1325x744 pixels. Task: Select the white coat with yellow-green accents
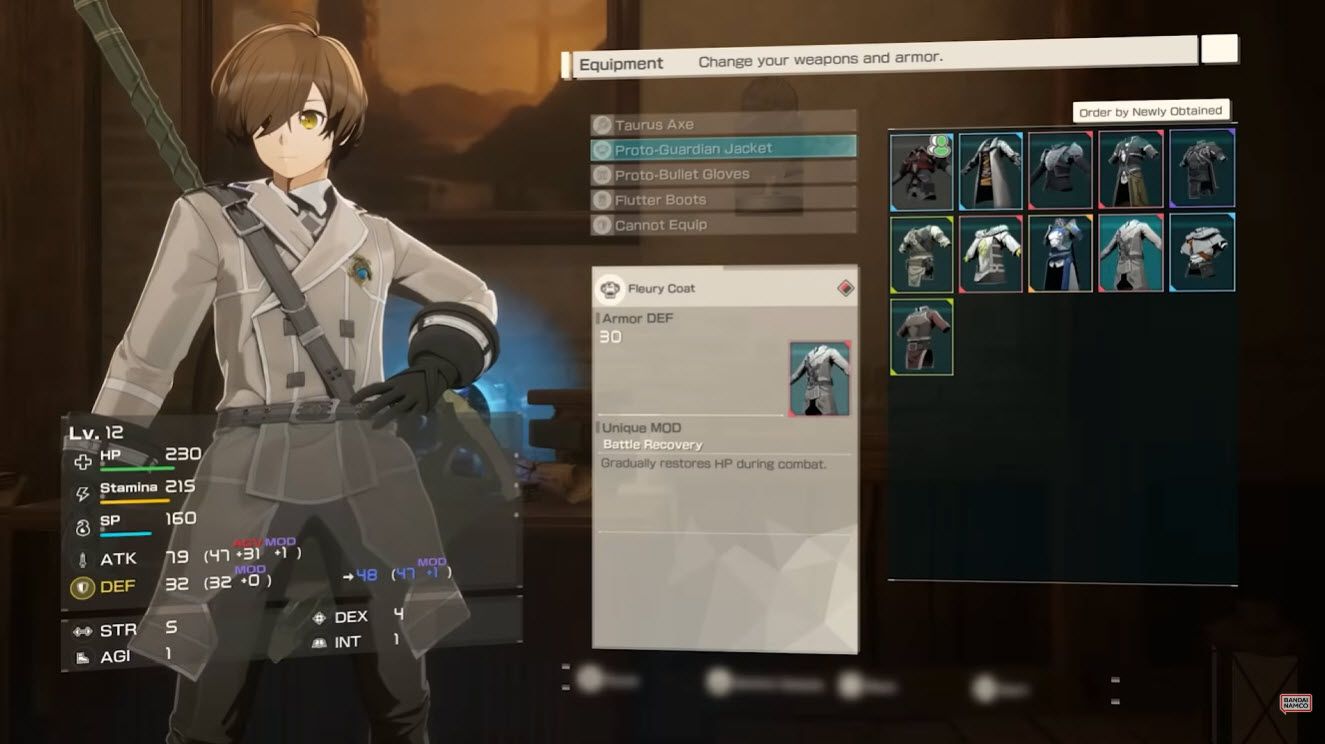pyautogui.click(x=991, y=254)
